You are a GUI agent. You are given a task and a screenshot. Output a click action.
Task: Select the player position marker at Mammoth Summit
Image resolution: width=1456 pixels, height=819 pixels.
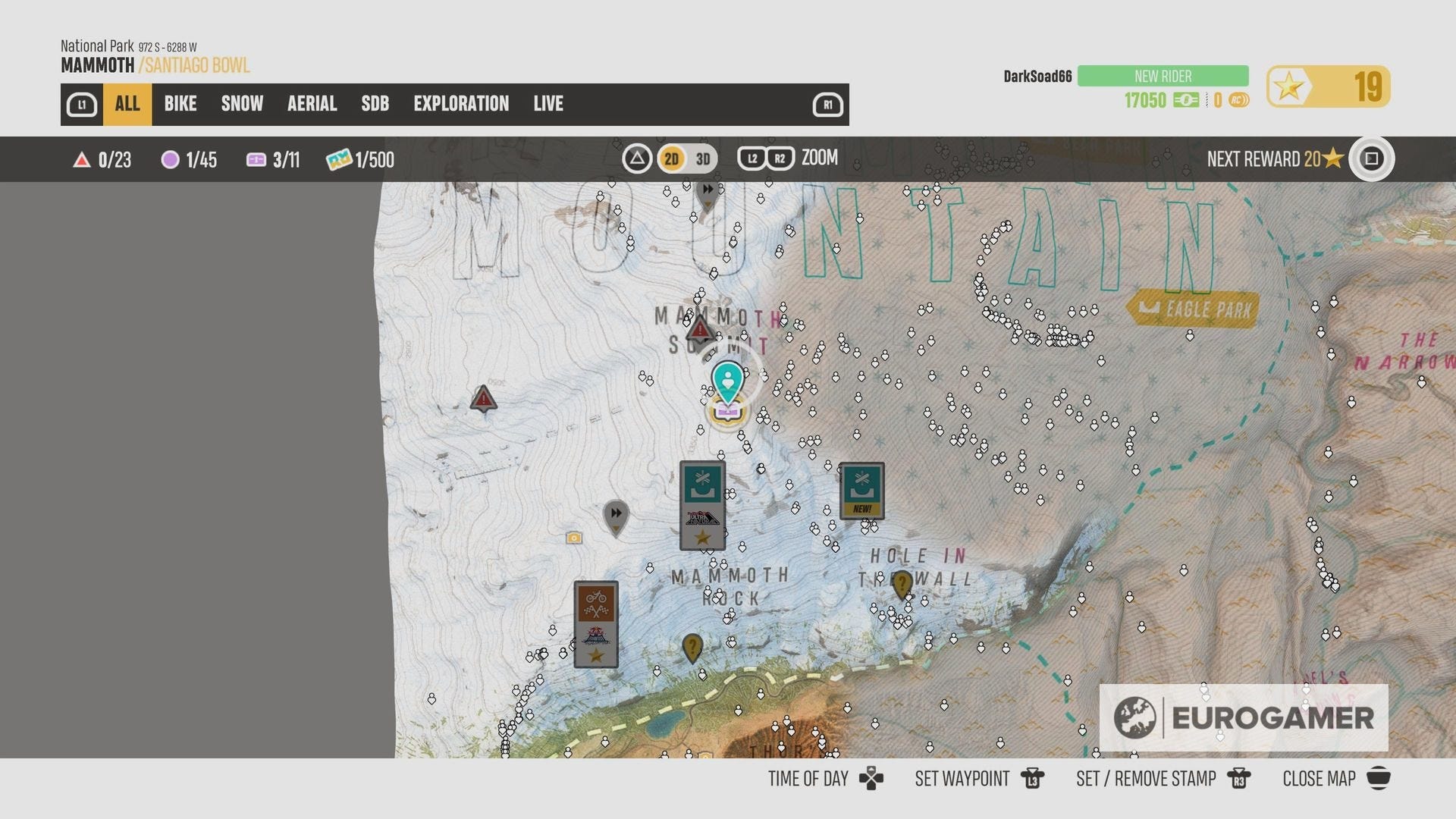[727, 381]
